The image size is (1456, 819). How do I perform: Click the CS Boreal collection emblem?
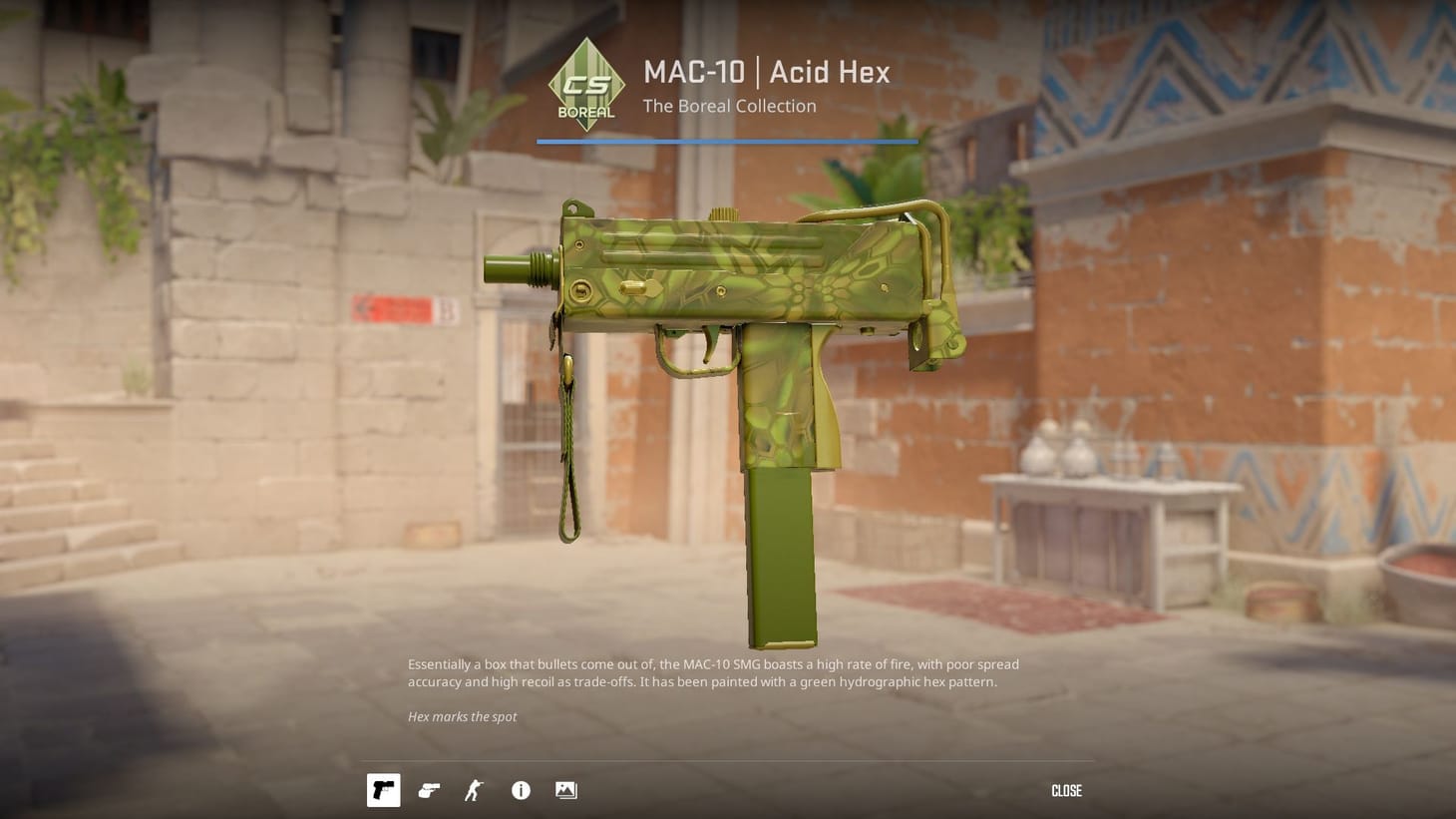[x=586, y=84]
